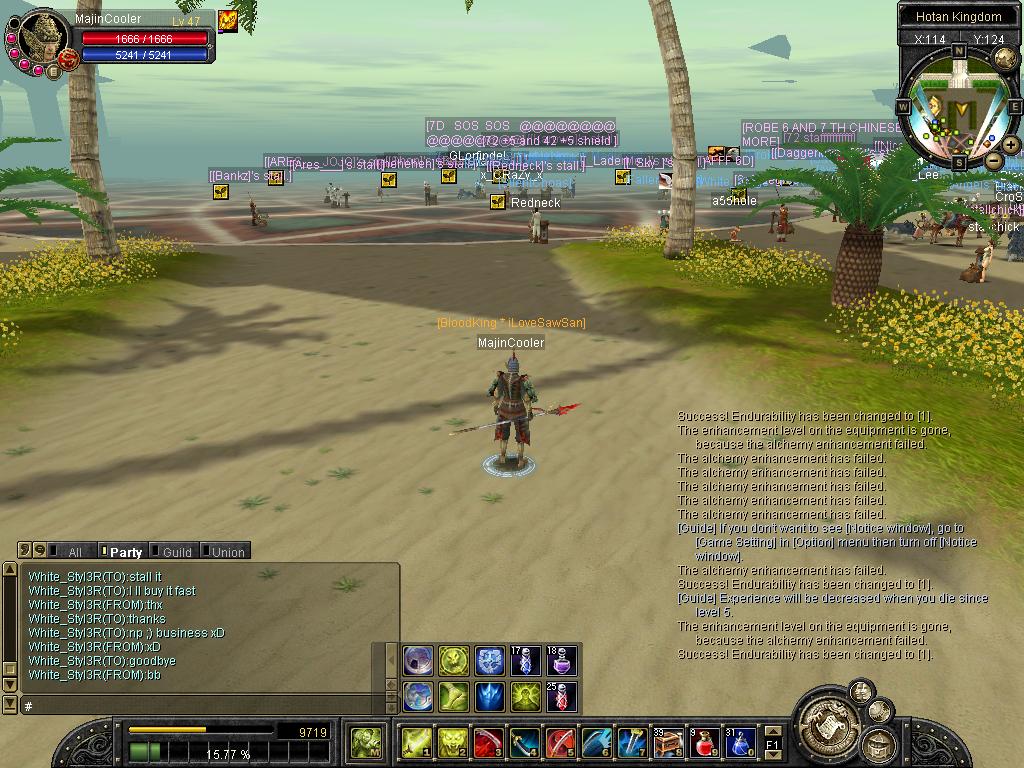Viewport: 1024px width, 768px height.
Task: Switch hotbar page with F1 up arrow
Action: click(772, 732)
